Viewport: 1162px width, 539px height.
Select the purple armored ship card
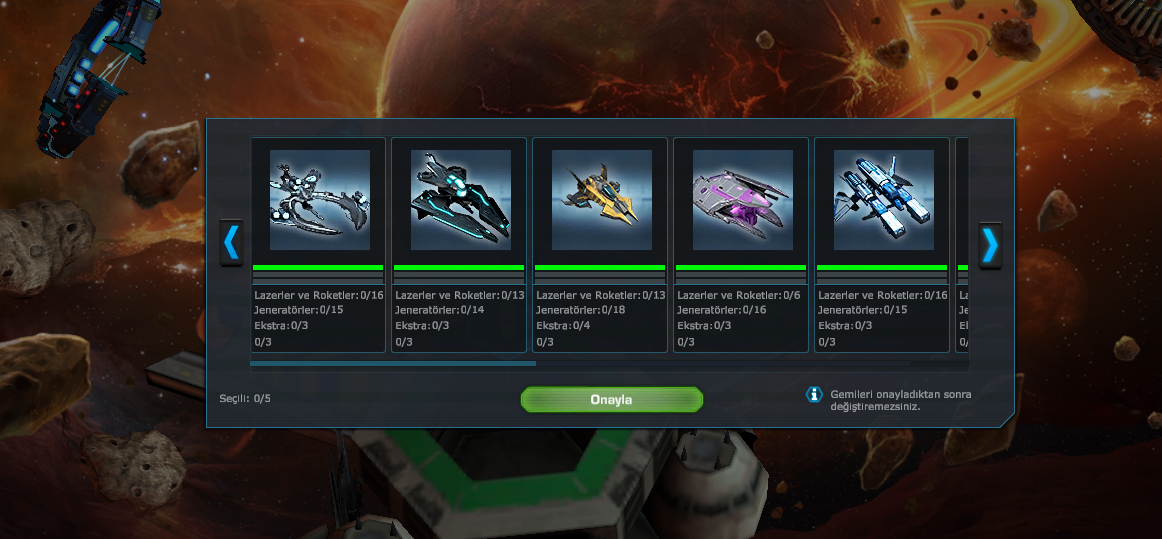[742, 200]
